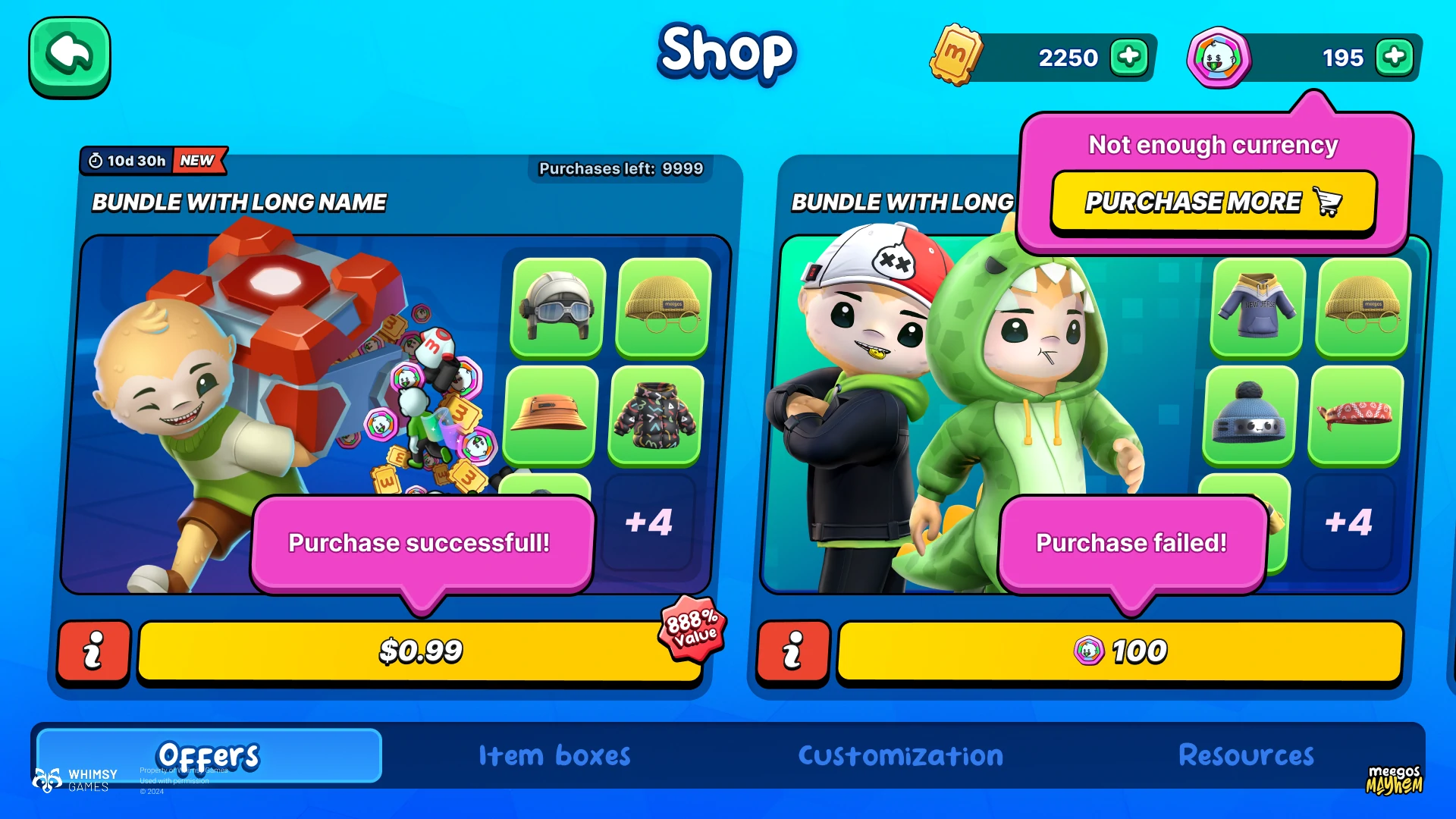Open the Item boxes tab
This screenshot has width=1456, height=819.
[554, 755]
